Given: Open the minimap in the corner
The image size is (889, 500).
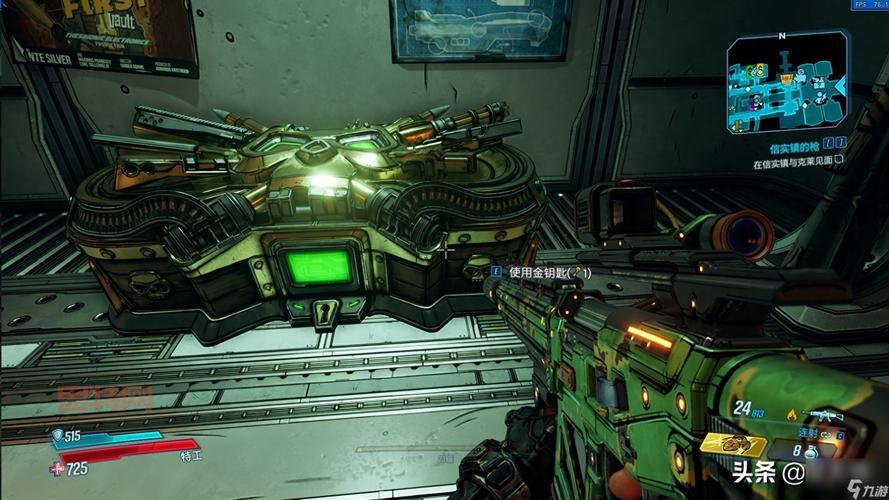Looking at the screenshot, I should click(785, 84).
